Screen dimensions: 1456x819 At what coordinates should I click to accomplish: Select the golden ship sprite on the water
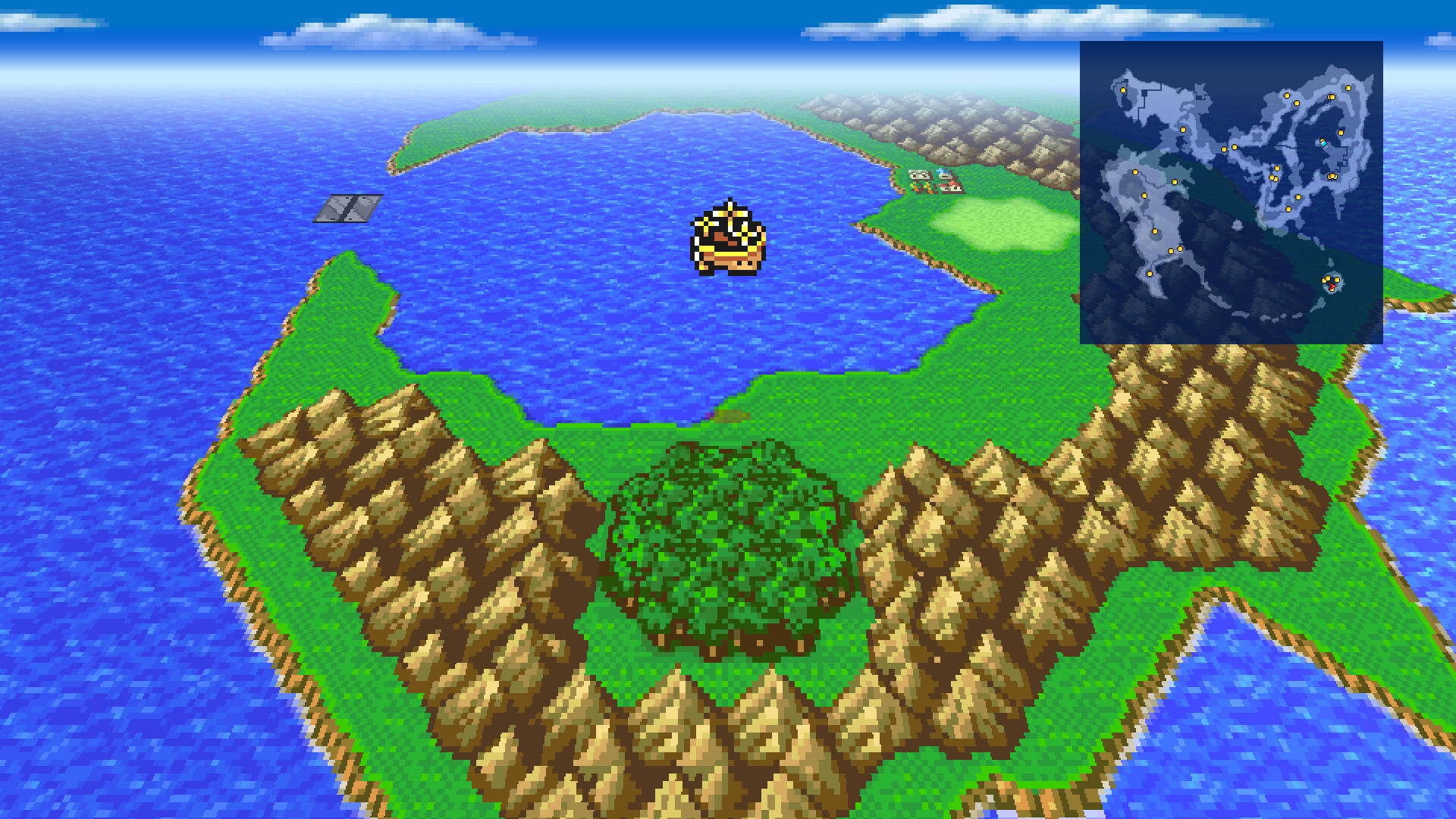[x=728, y=239]
